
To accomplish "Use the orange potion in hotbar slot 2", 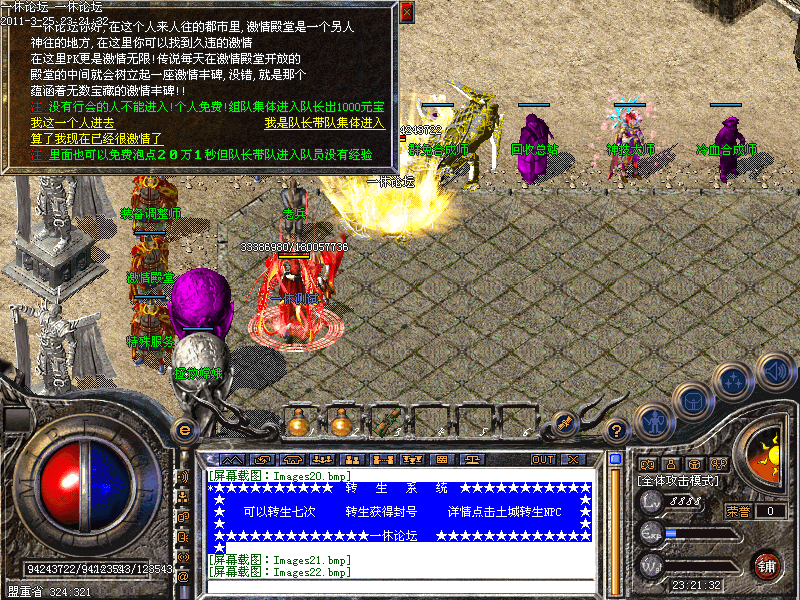I will pos(342,423).
